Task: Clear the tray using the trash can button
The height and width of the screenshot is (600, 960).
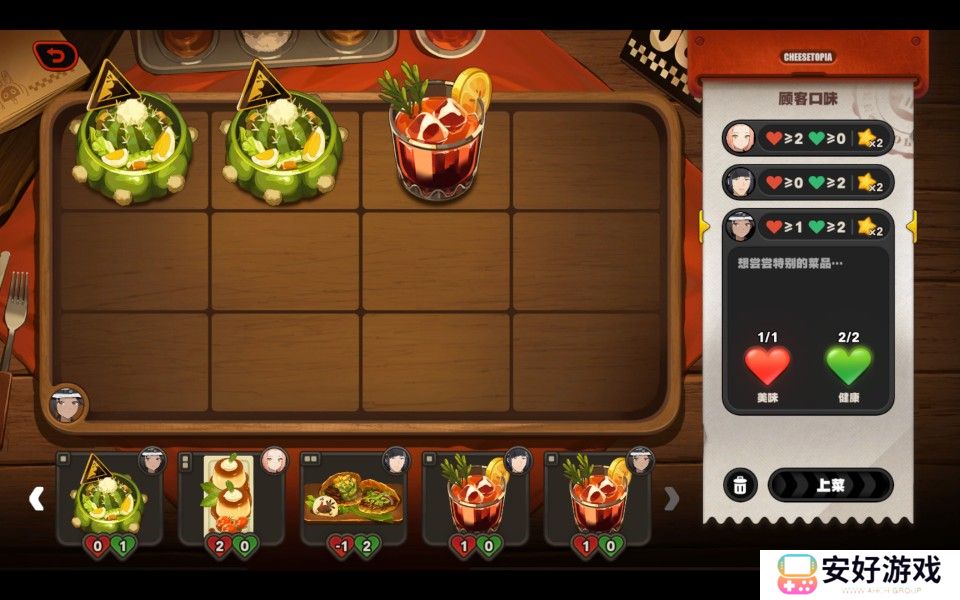Action: [x=739, y=486]
